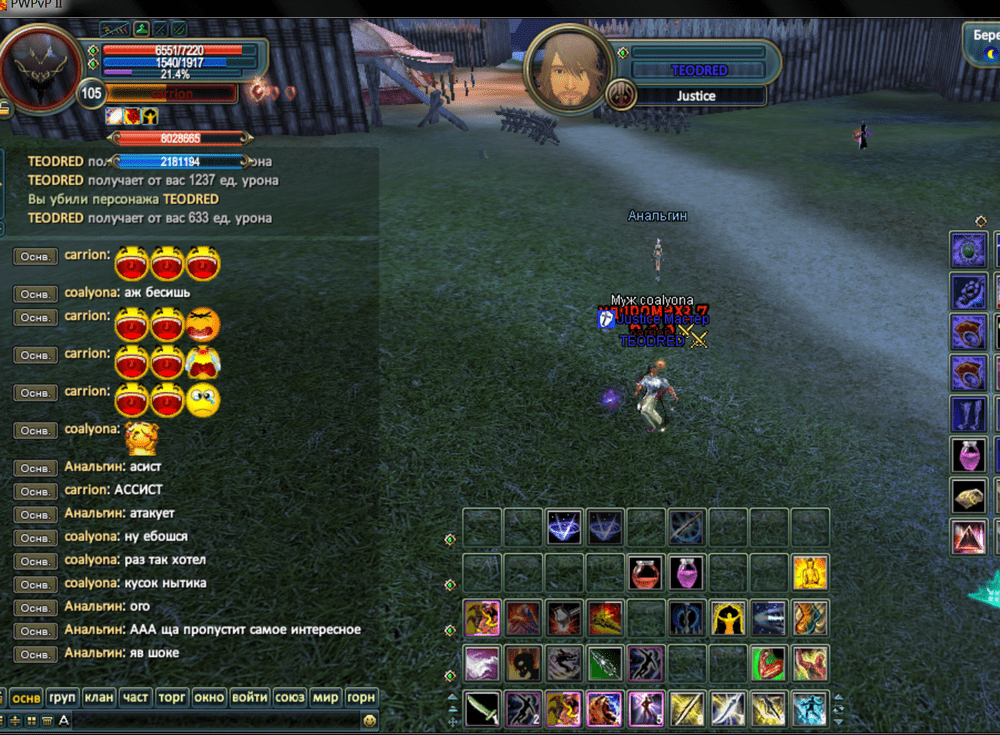The height and width of the screenshot is (735, 1000).
Task: Select the торг chat channel tab
Action: click(172, 697)
